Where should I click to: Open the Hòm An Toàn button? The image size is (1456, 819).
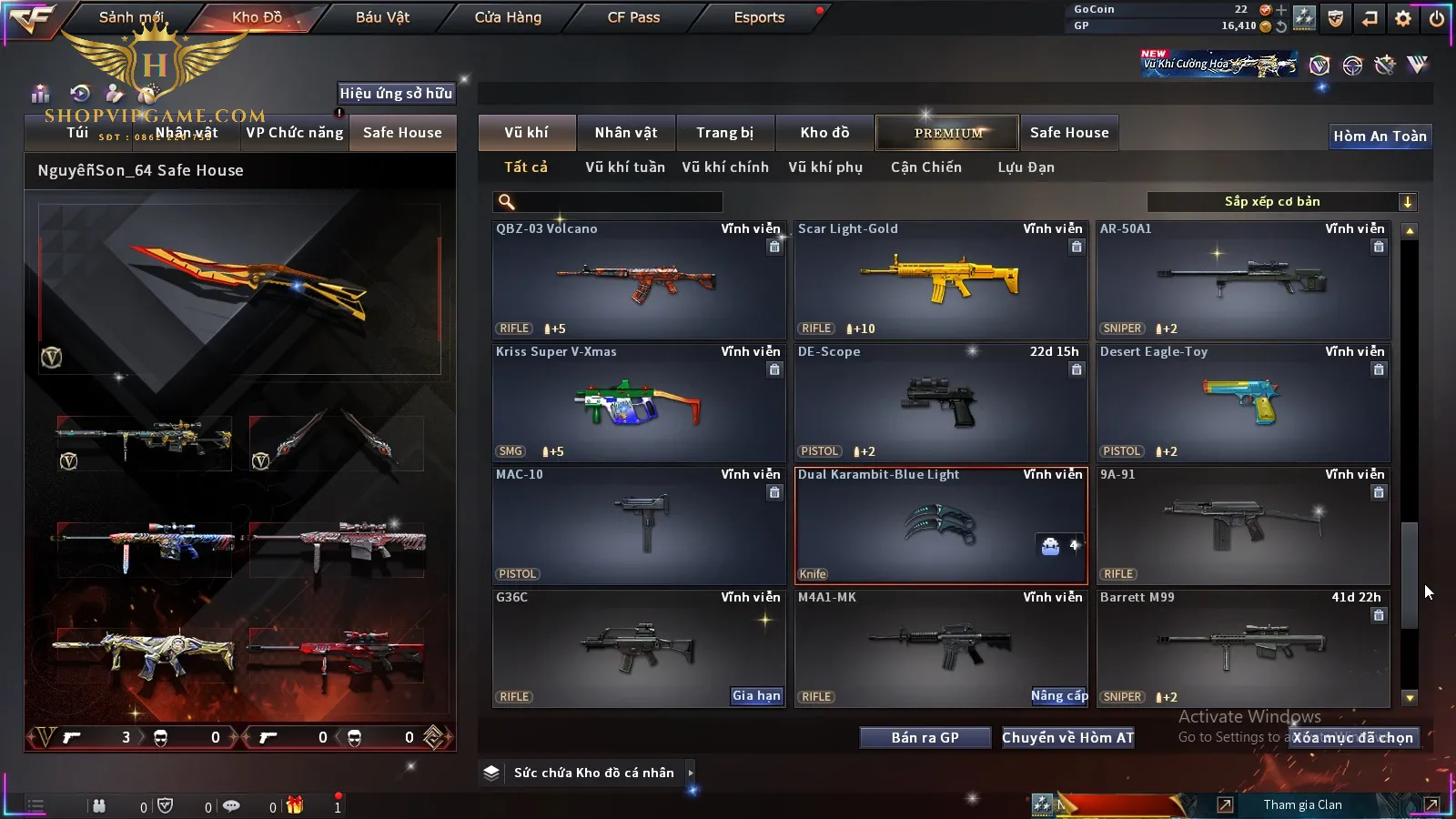point(1380,136)
